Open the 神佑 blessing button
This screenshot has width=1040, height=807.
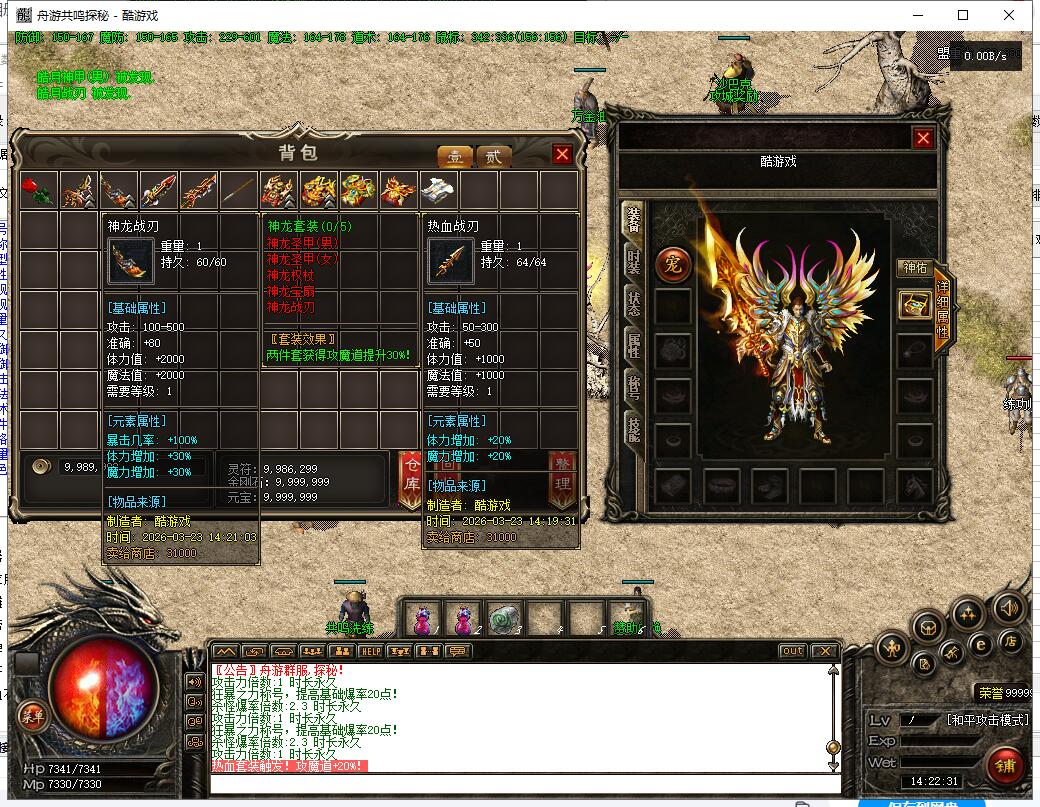coord(915,268)
